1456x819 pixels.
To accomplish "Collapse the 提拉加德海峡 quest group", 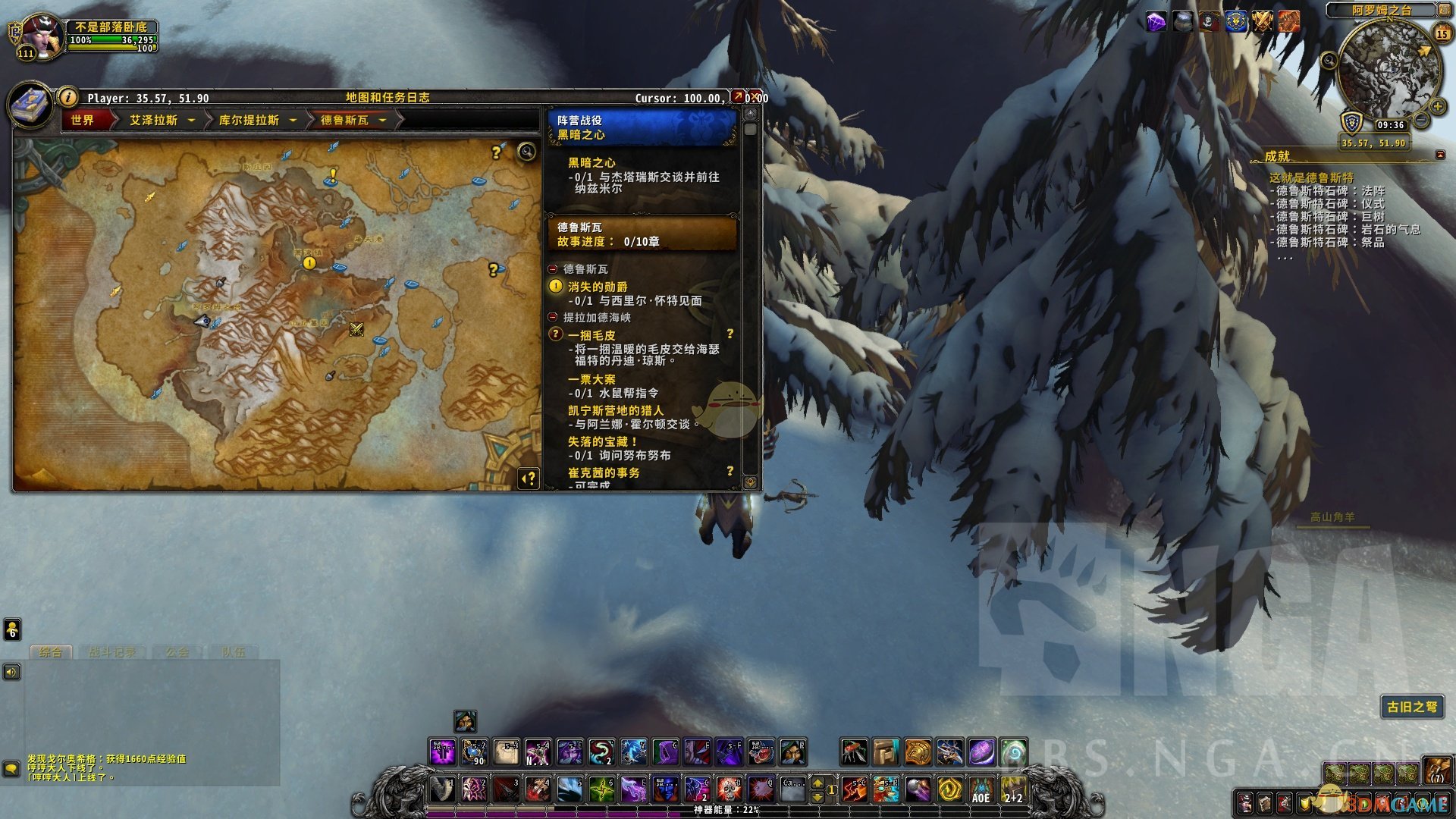I will coord(553,317).
